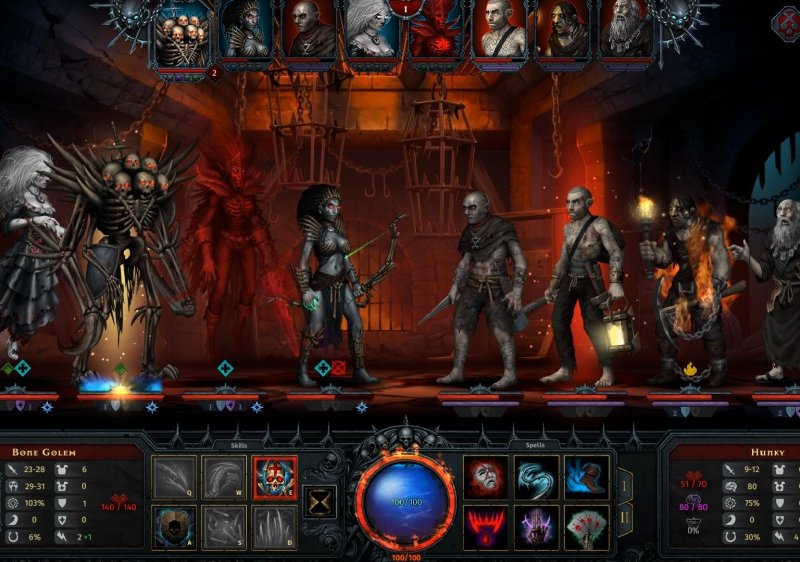
Task: Activate the red skull skill
Action: 275,477
